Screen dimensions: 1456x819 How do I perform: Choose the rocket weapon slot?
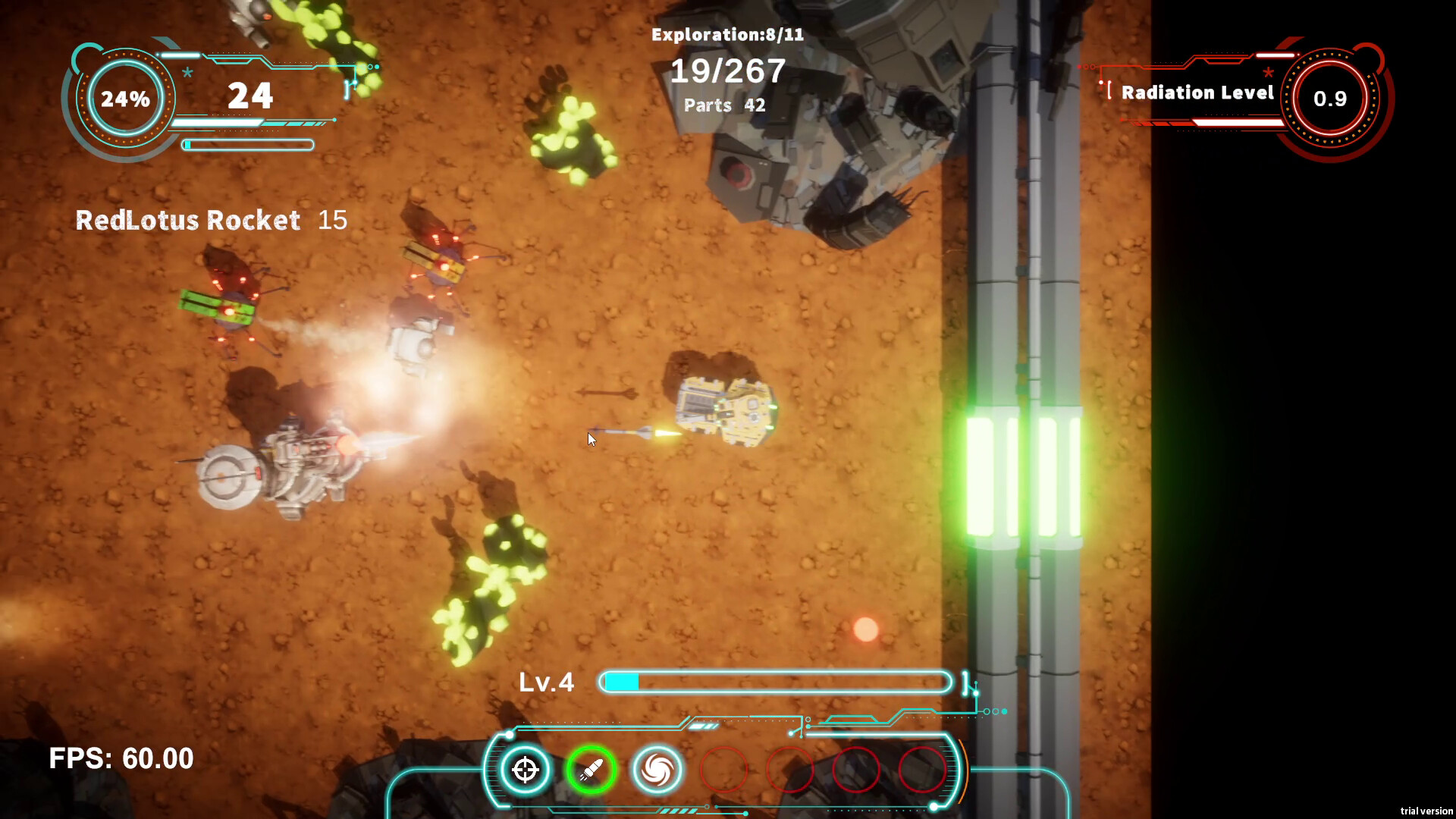591,770
